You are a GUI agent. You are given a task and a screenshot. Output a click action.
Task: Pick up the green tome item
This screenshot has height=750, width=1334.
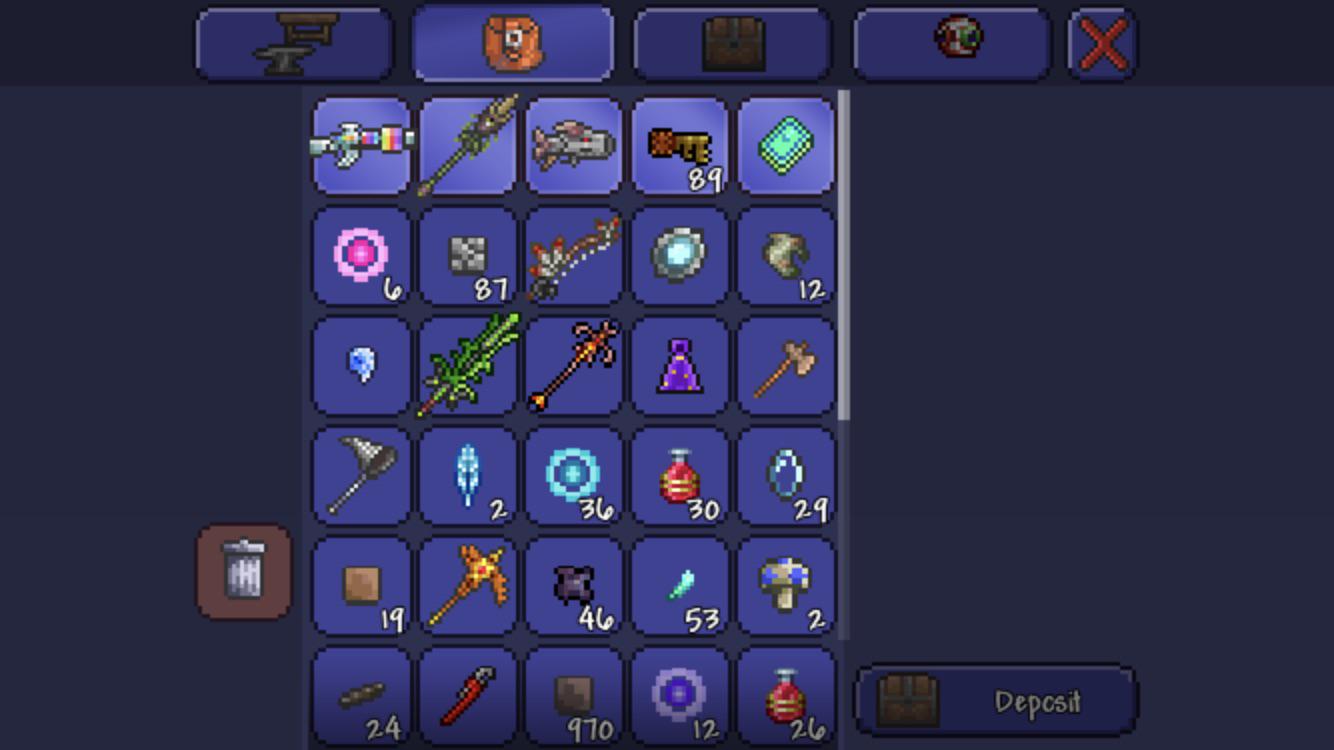tap(786, 145)
